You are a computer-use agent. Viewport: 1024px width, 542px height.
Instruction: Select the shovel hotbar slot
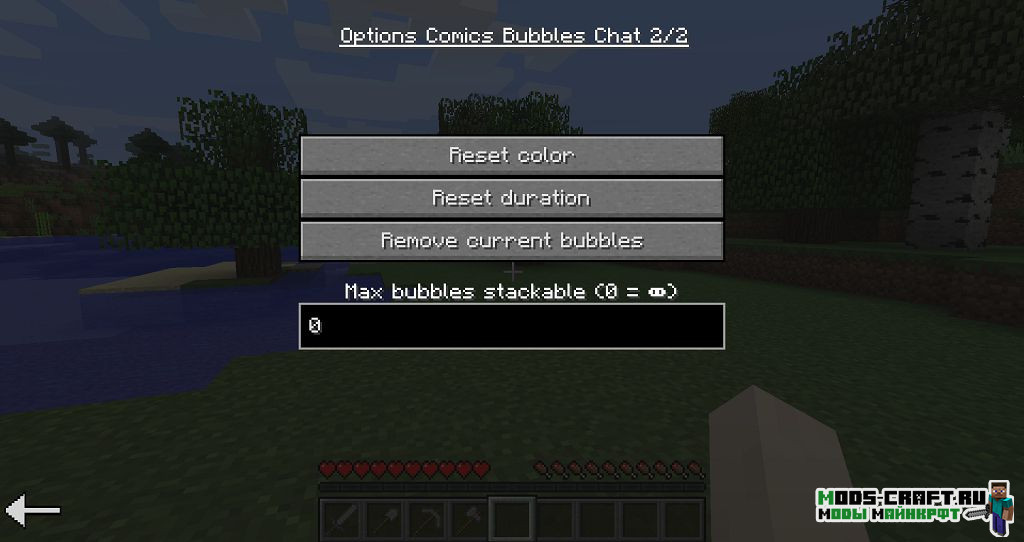pyautogui.click(x=383, y=519)
